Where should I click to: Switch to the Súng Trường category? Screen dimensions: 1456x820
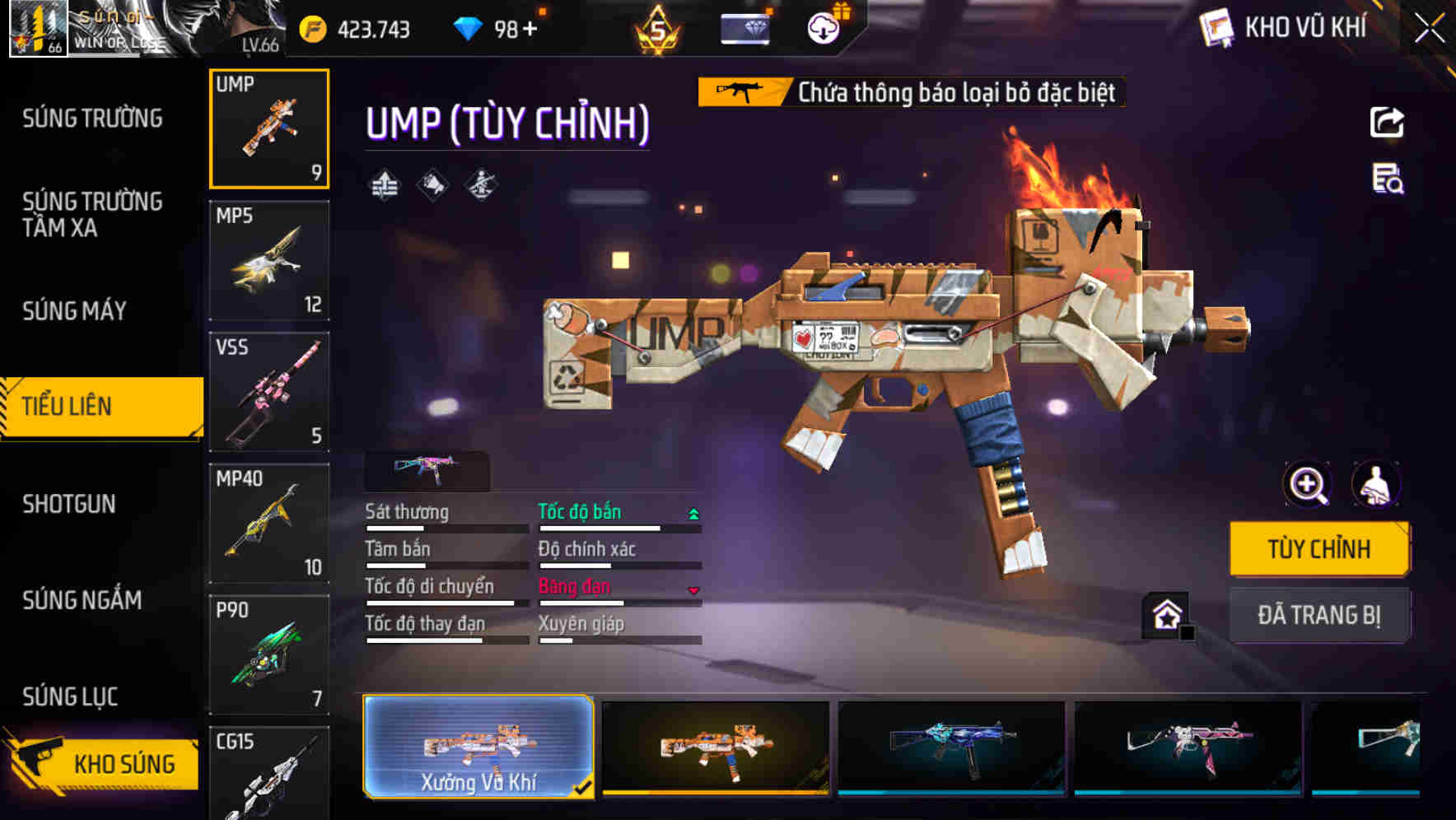92,119
